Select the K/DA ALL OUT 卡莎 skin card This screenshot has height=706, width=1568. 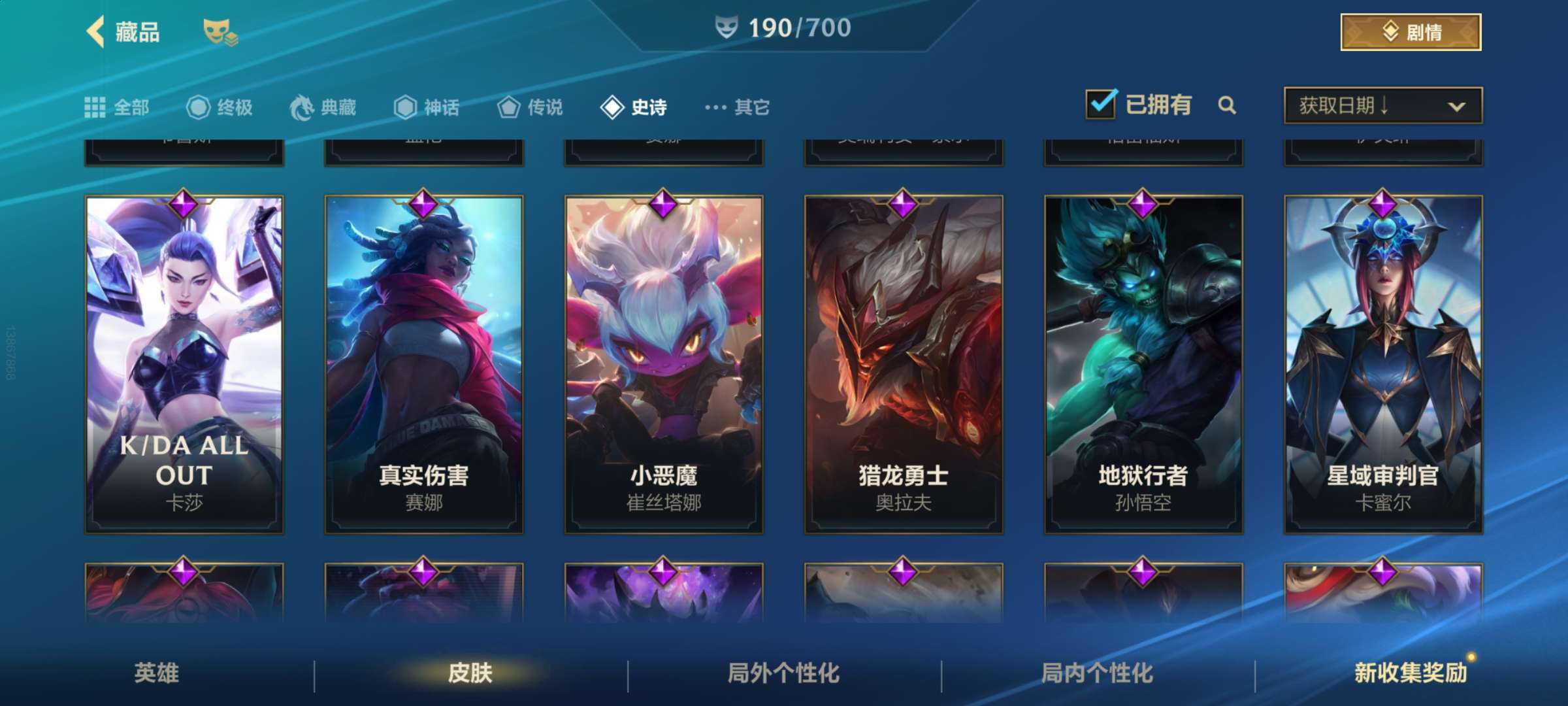click(x=184, y=364)
